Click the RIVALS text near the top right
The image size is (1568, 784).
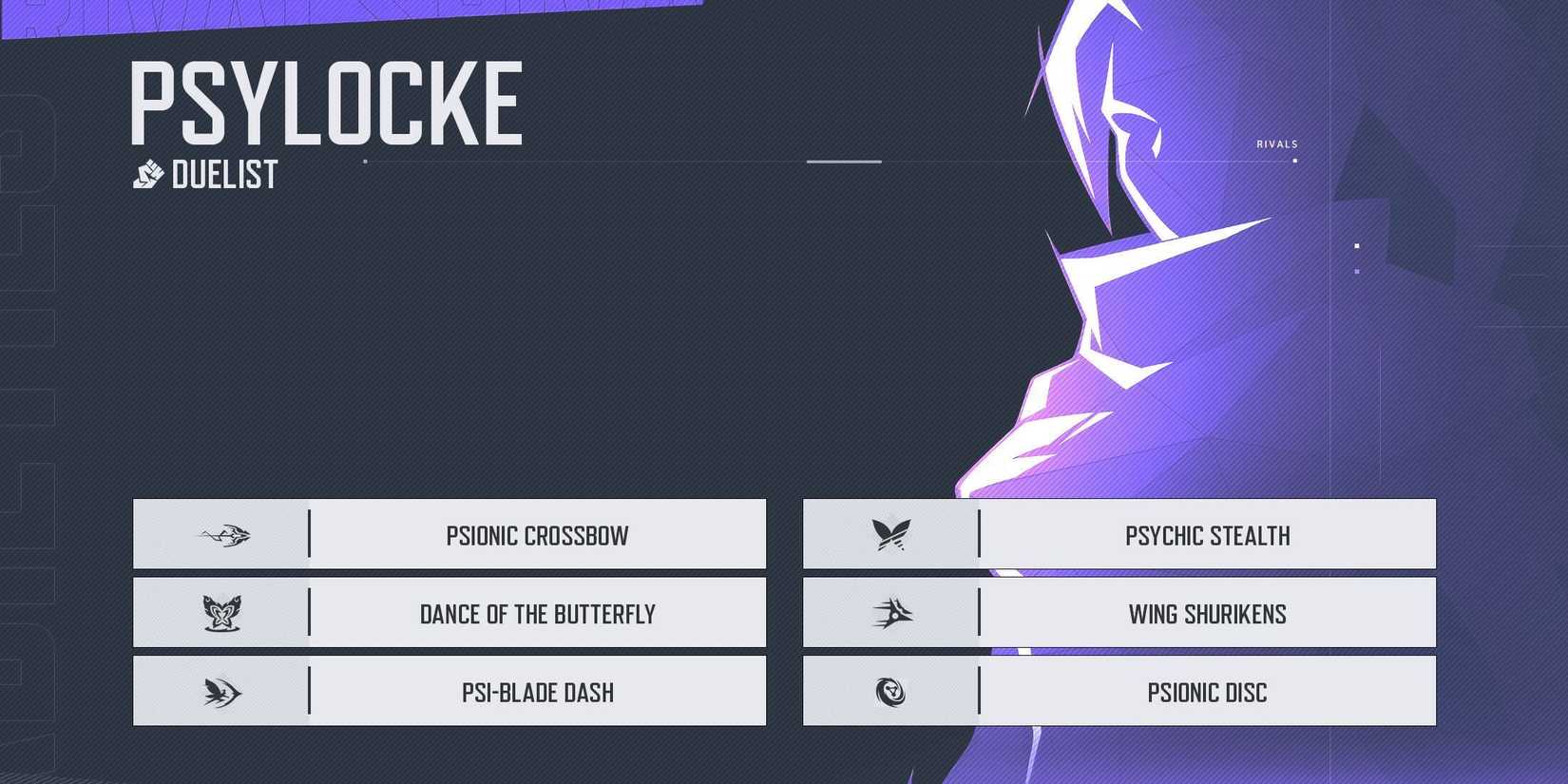(x=1276, y=143)
